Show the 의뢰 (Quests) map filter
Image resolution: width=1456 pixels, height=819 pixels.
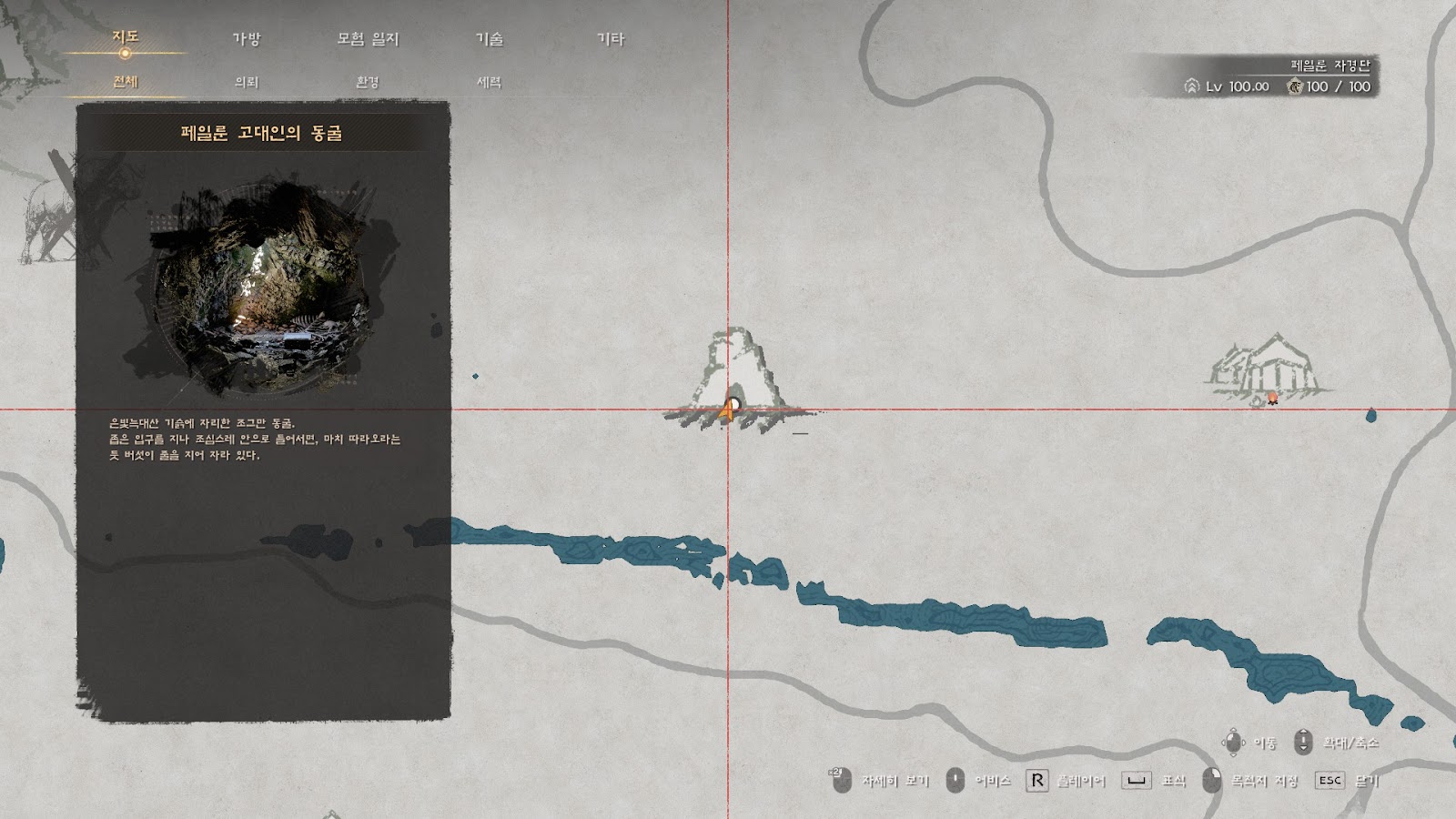click(x=247, y=82)
